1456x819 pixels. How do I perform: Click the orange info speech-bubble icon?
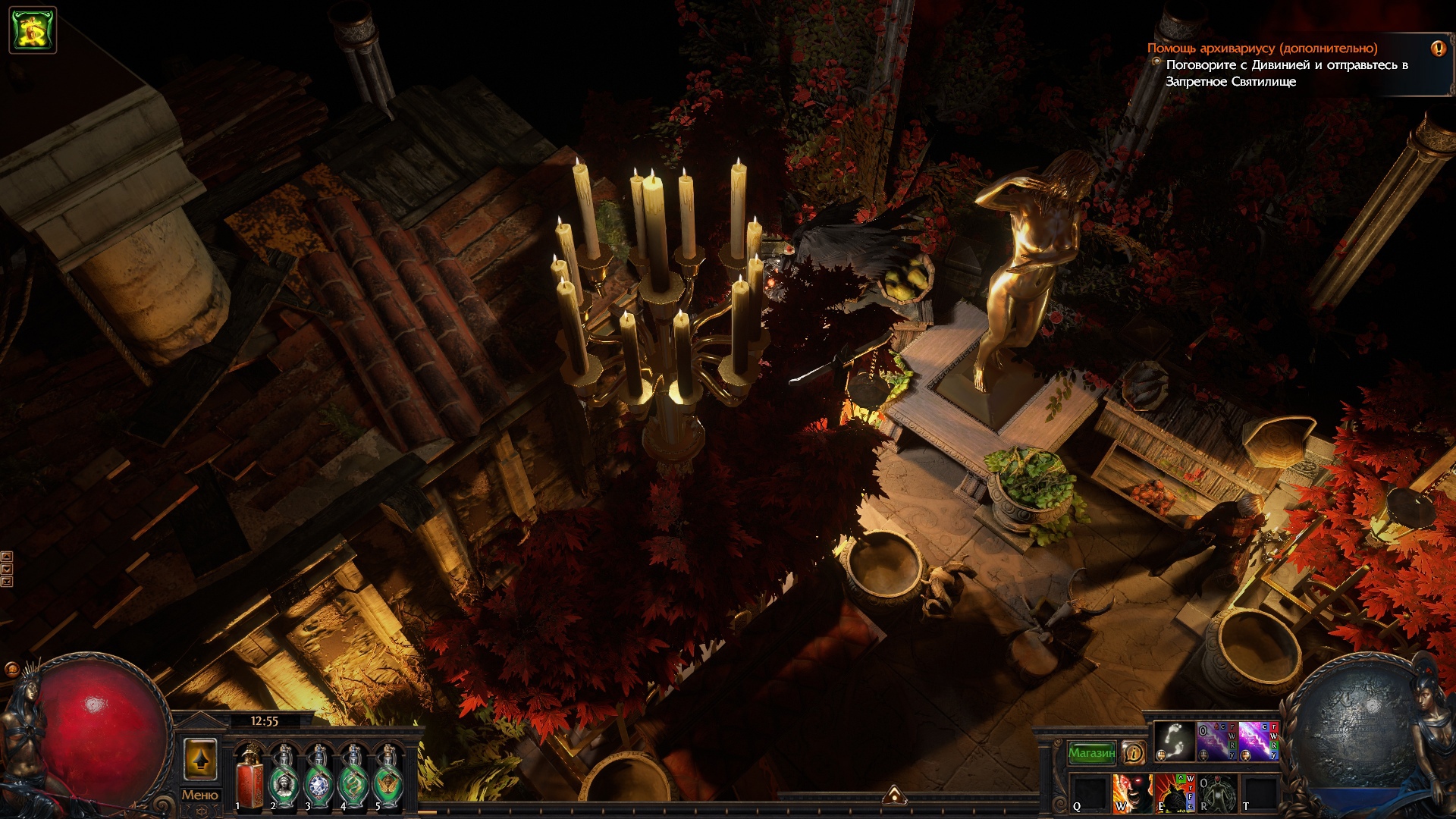(x=1133, y=753)
